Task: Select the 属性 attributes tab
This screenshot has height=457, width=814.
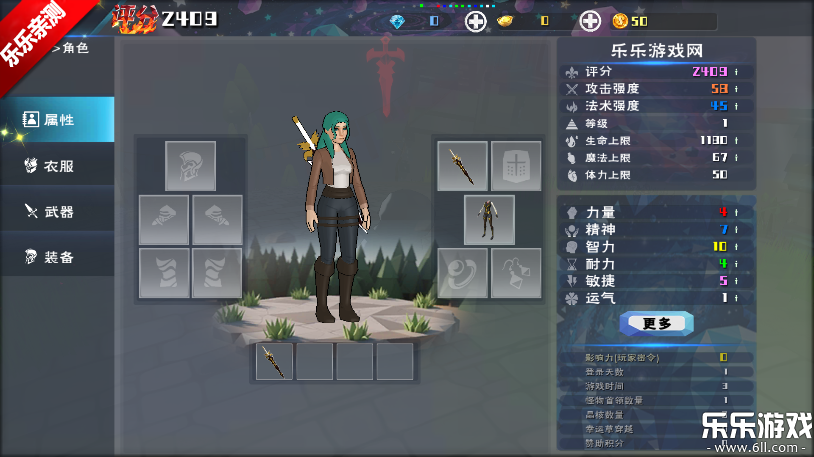Action: coord(56,120)
